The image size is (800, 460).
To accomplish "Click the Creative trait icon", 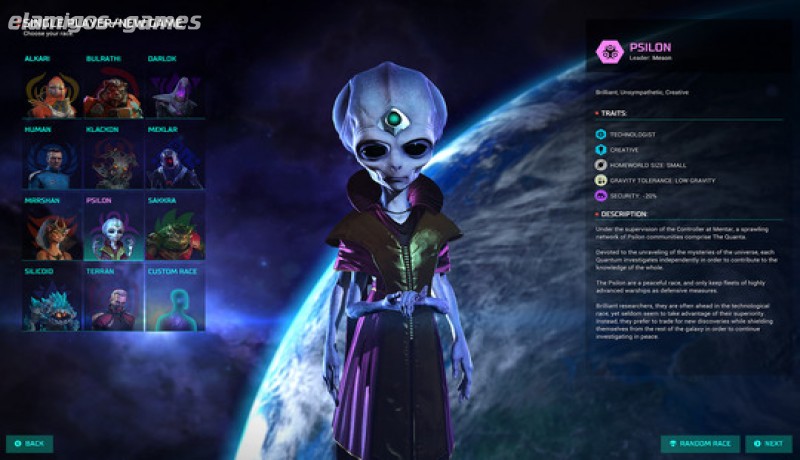I will 600,149.
